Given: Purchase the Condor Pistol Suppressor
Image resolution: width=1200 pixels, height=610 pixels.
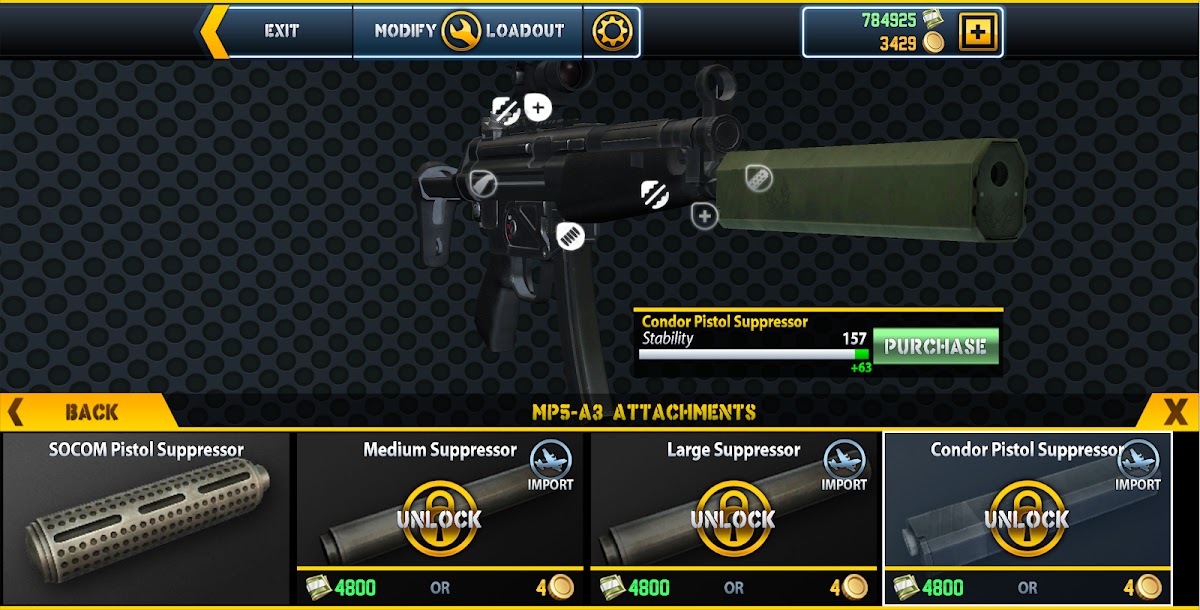Looking at the screenshot, I should [x=935, y=347].
